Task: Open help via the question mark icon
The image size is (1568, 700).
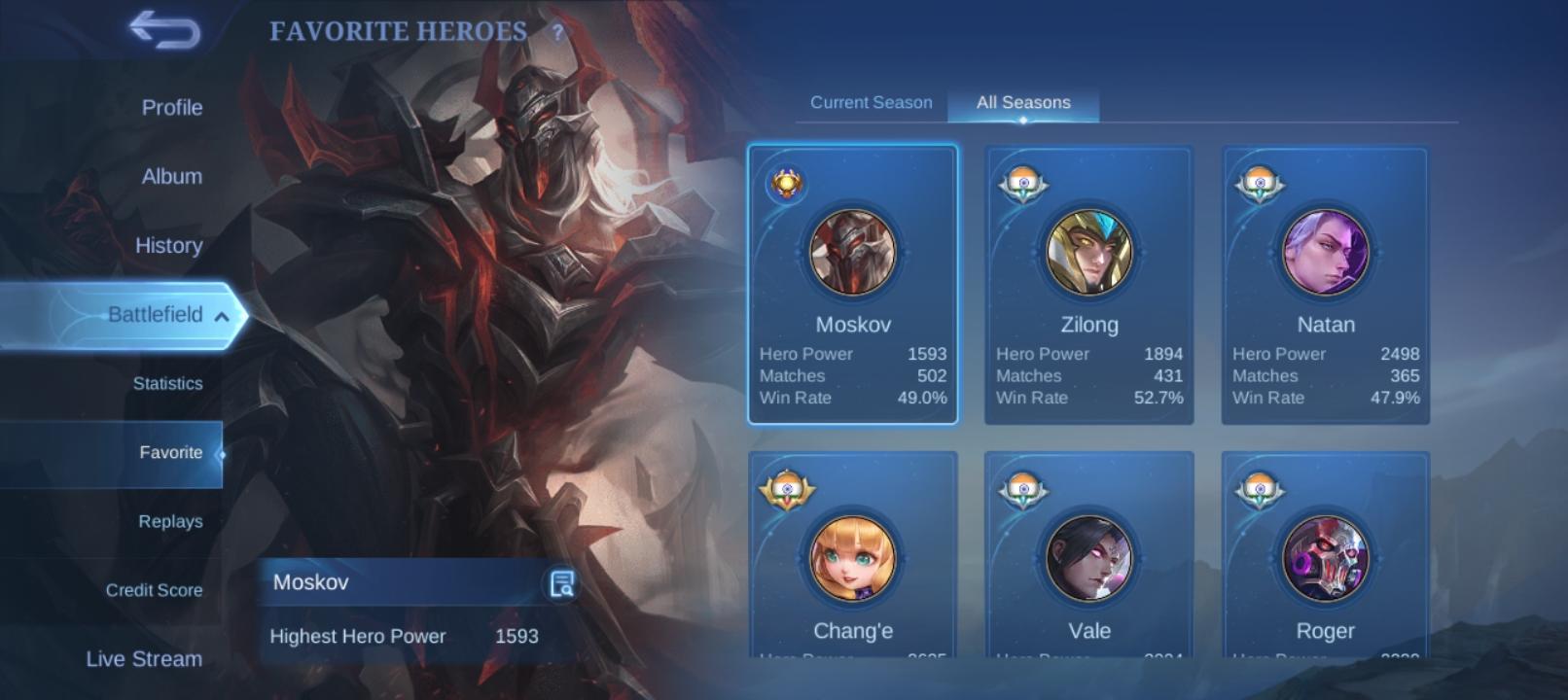Action: pos(555,32)
